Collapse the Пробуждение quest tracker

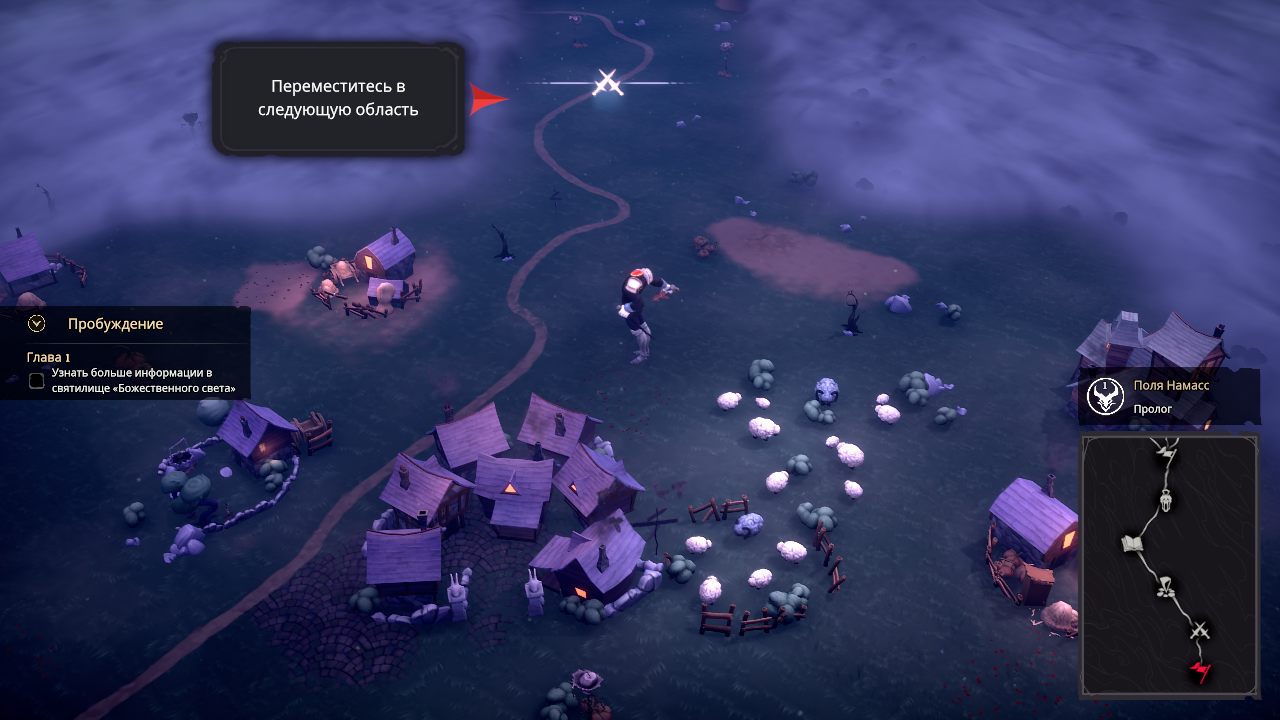pyautogui.click(x=38, y=323)
